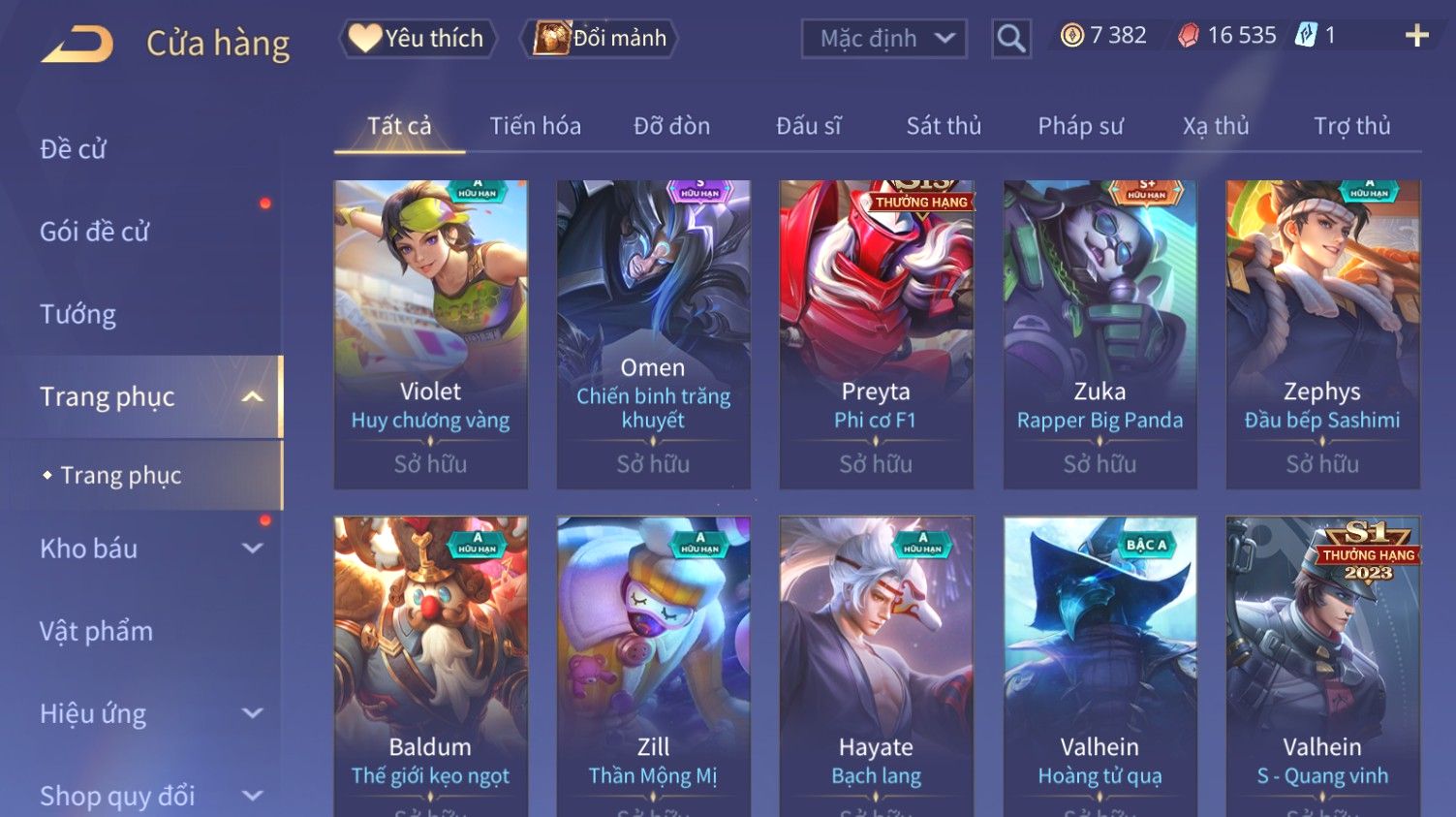
Task: Expand the Mặc định sort dropdown
Action: pos(883,39)
